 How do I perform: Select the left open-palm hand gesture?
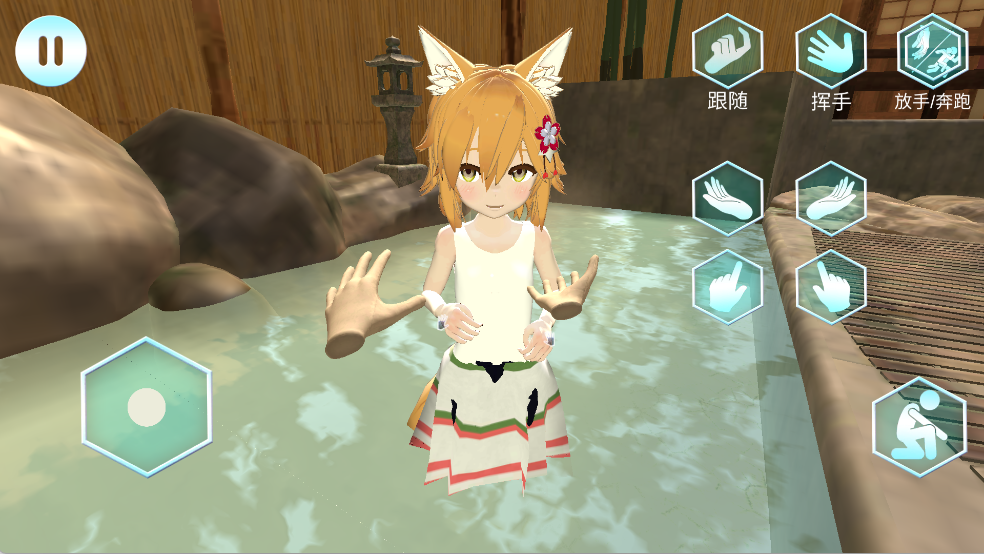point(728,198)
